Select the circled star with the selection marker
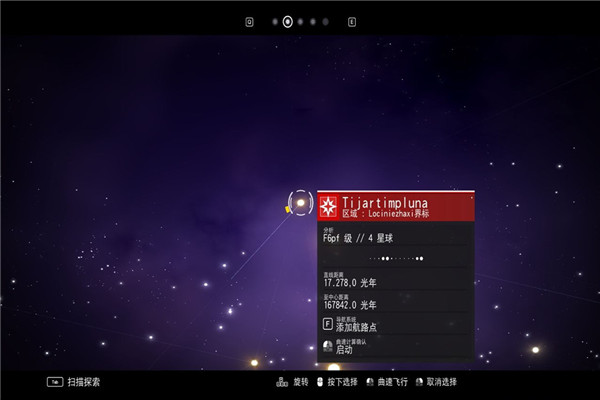 [x=300, y=203]
